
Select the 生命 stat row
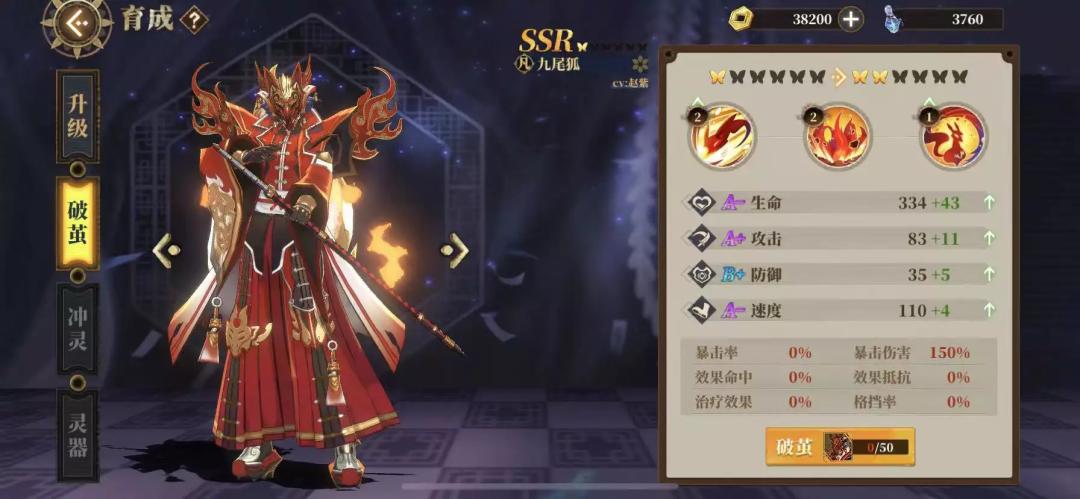point(840,203)
